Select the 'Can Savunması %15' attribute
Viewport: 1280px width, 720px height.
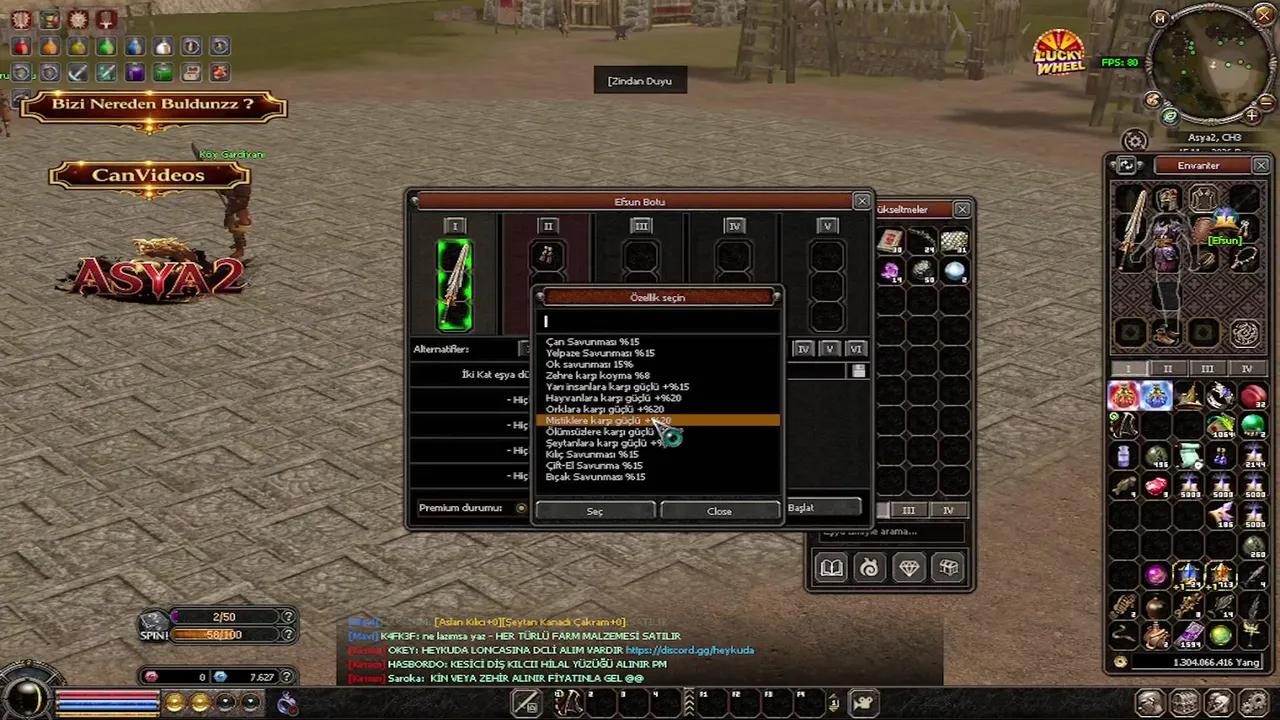pyautogui.click(x=592, y=342)
